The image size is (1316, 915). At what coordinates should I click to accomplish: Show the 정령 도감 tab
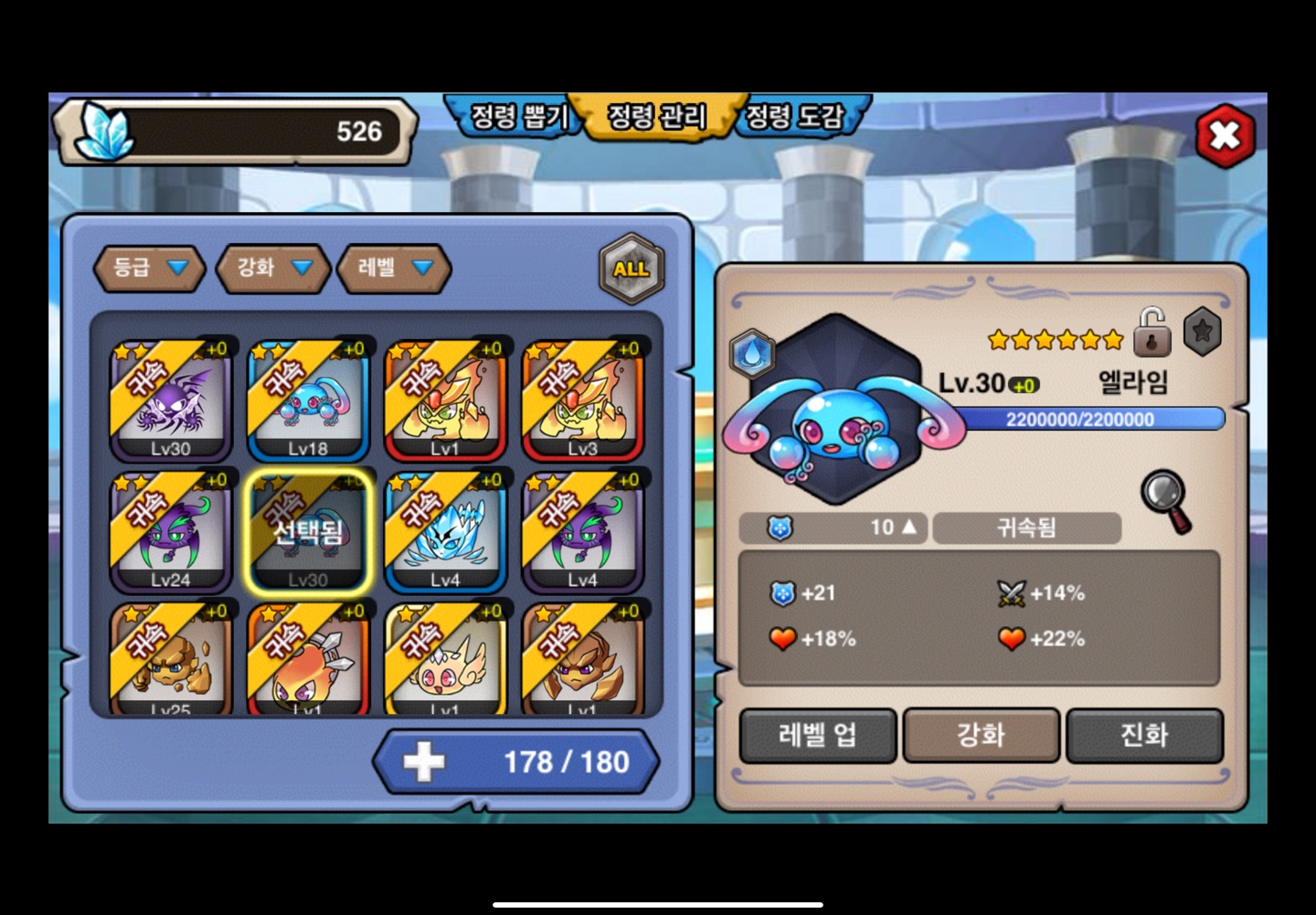(795, 116)
